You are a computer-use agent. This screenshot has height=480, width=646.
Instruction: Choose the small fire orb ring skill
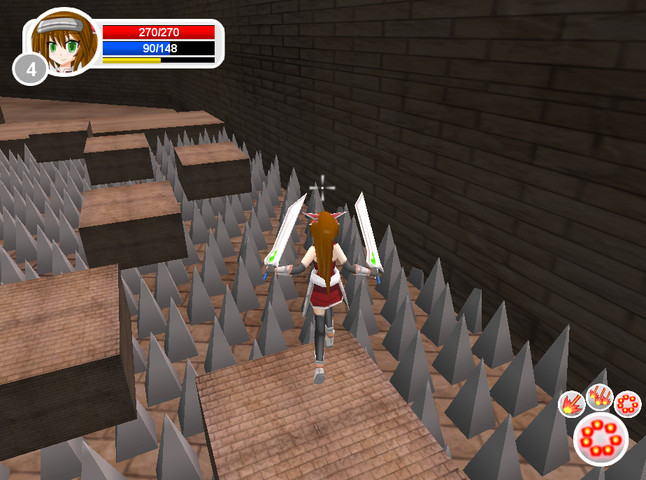[627, 403]
